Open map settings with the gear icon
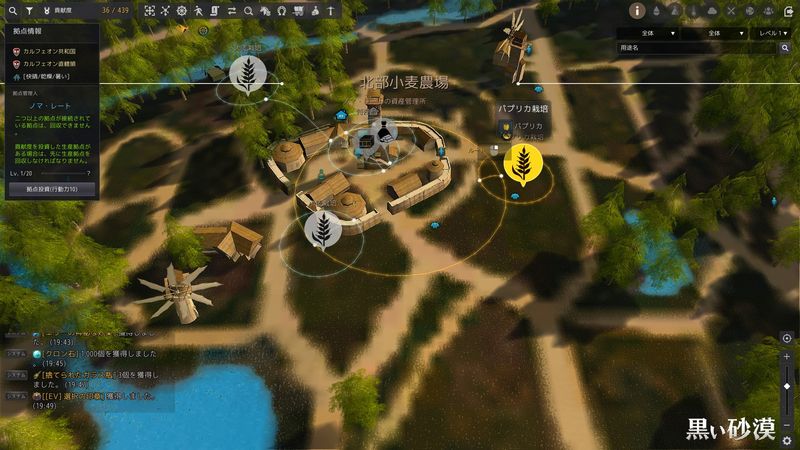The width and height of the screenshot is (800, 450). coord(787,440)
